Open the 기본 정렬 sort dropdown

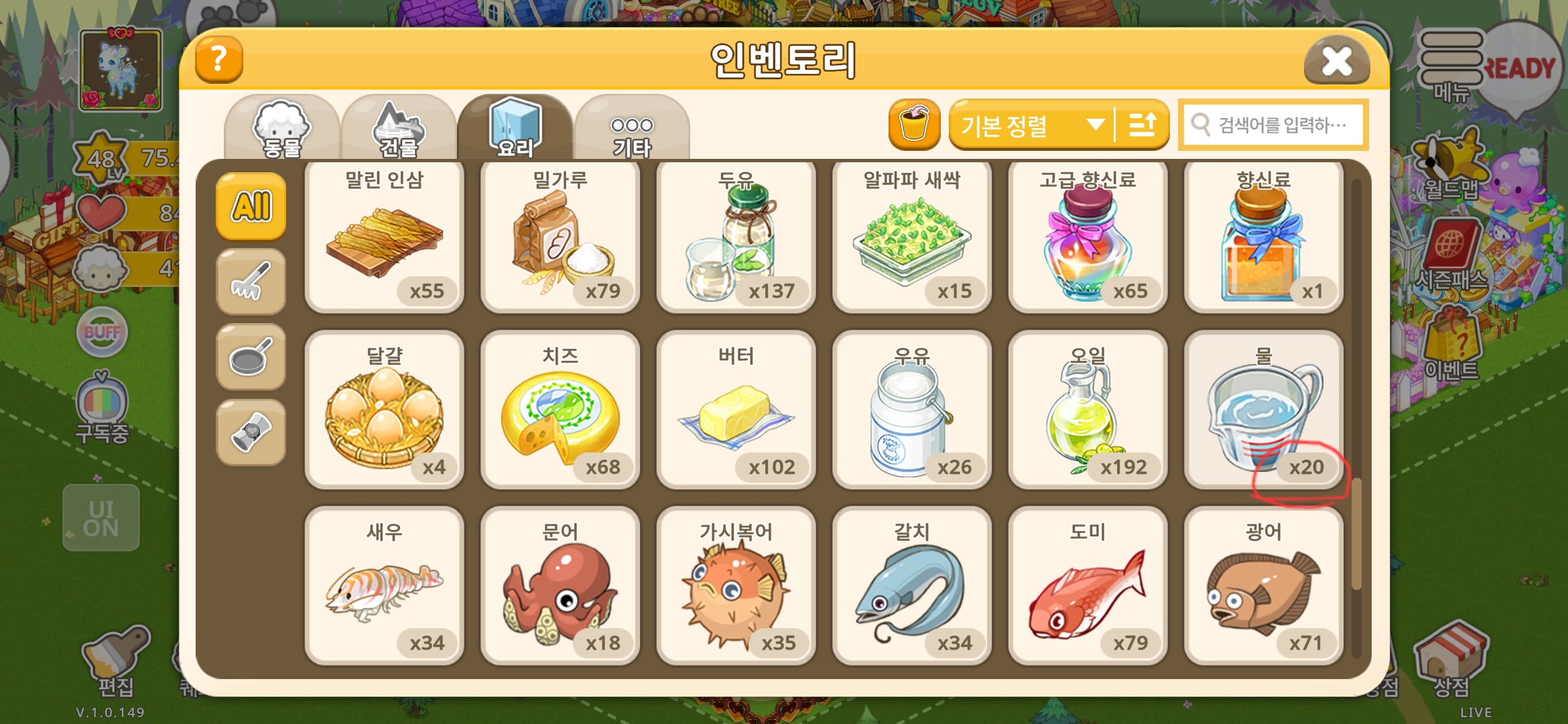tap(1032, 125)
